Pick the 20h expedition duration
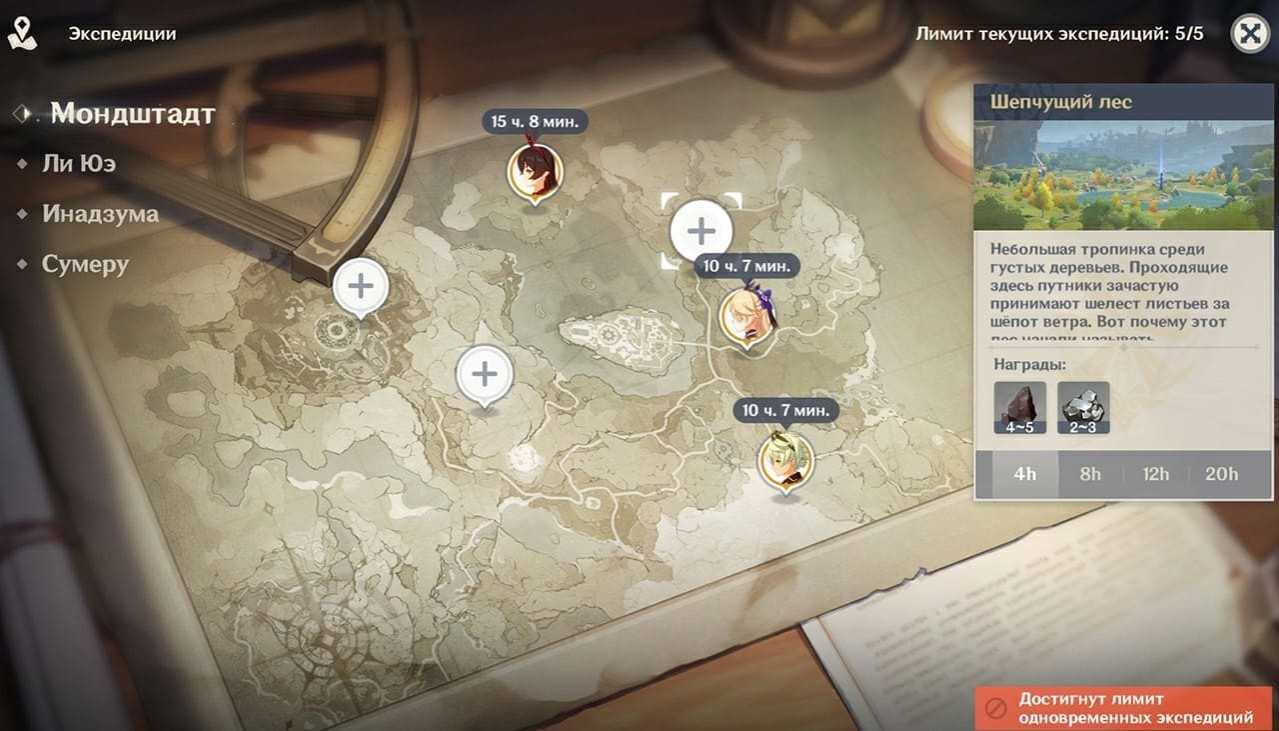 click(x=1221, y=474)
